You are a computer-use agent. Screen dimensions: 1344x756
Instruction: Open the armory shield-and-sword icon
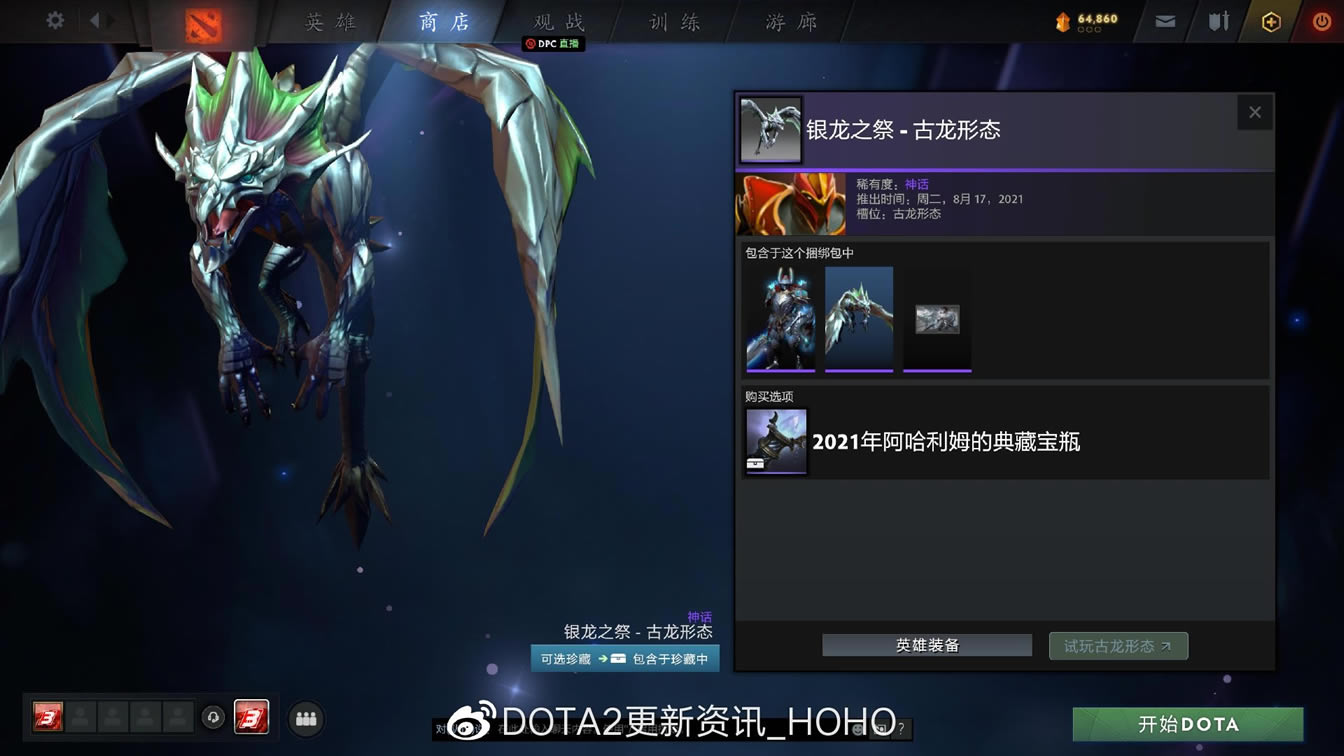(1216, 20)
